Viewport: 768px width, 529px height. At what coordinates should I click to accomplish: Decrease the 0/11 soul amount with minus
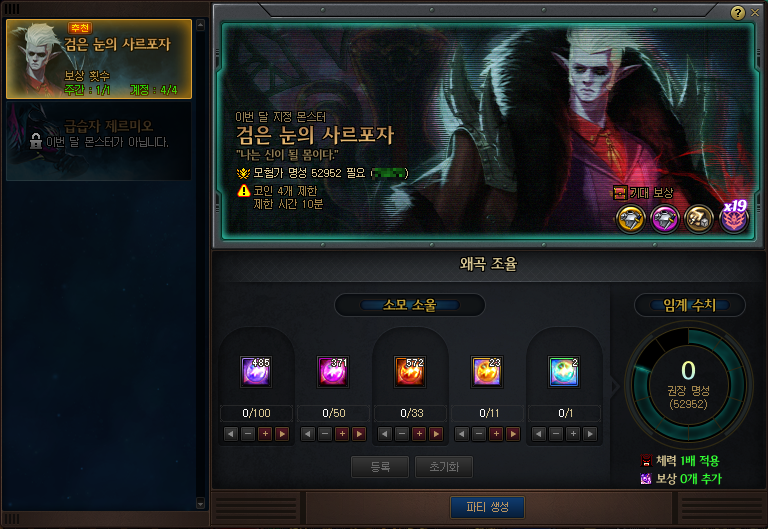478,434
